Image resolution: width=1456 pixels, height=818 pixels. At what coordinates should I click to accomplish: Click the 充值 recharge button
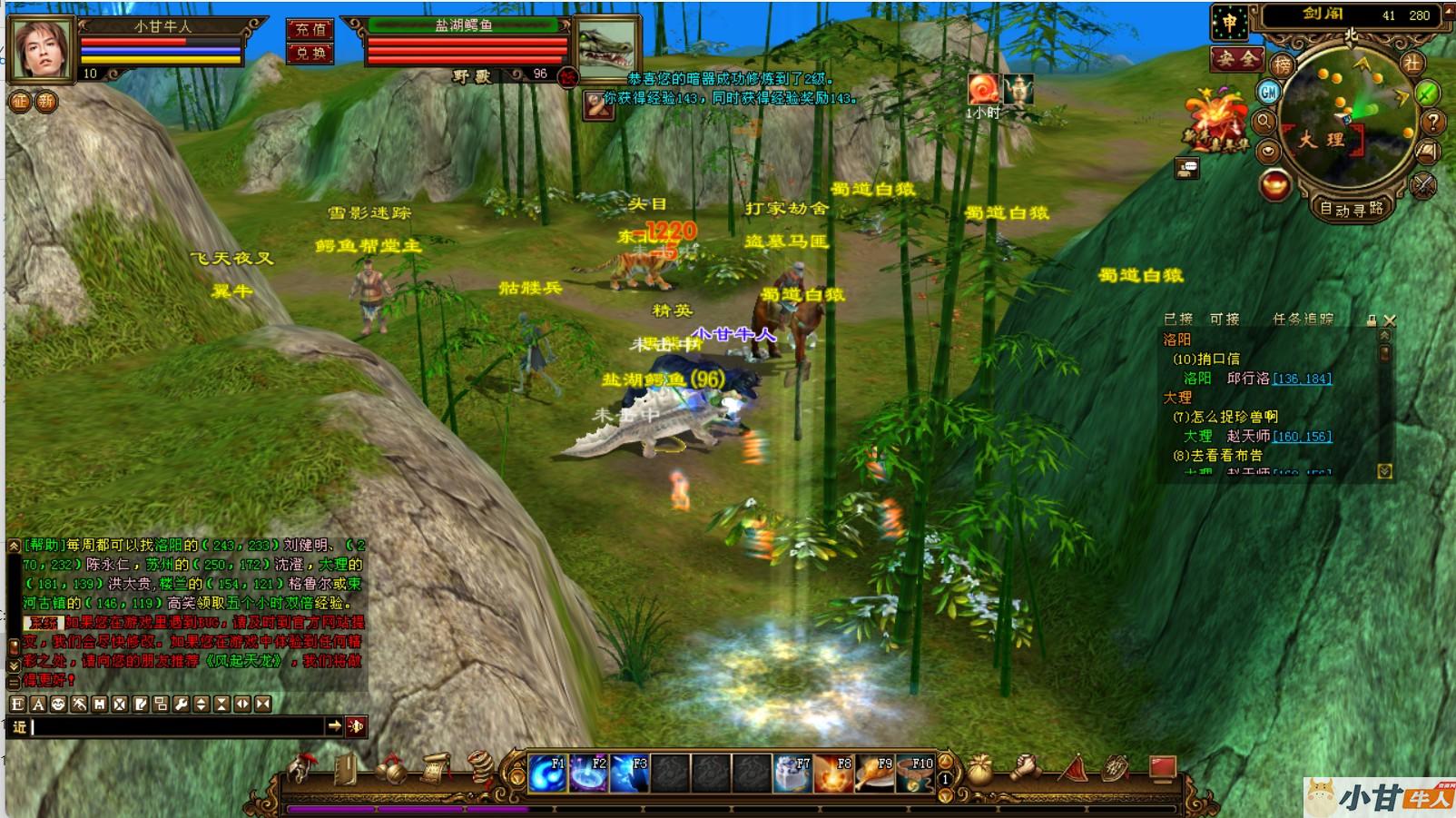(310, 29)
